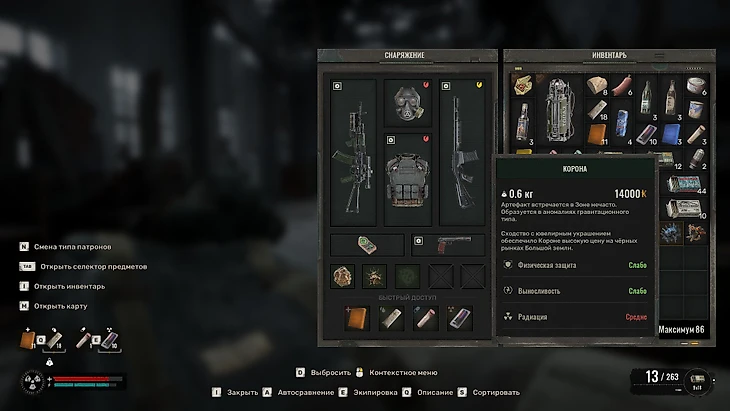Select the bandage quick access slot

[x=392, y=318]
